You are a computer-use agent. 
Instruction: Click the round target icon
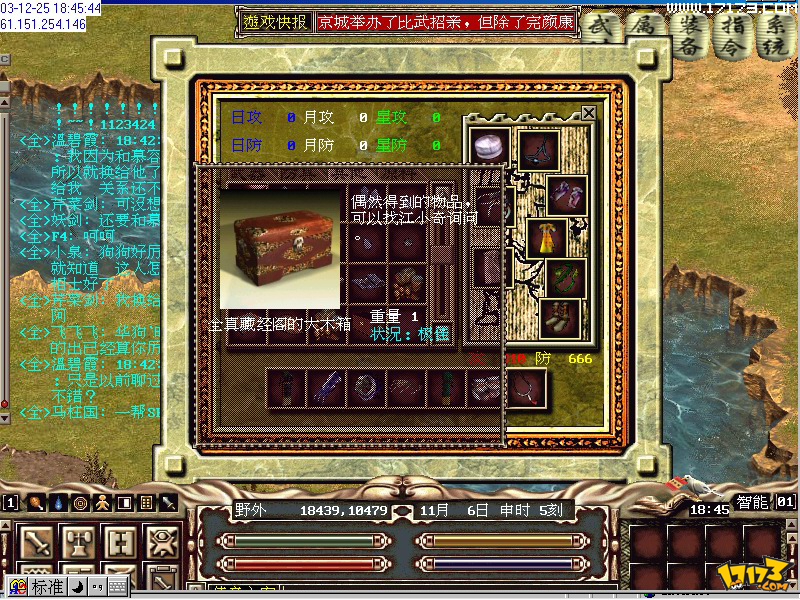click(80, 503)
